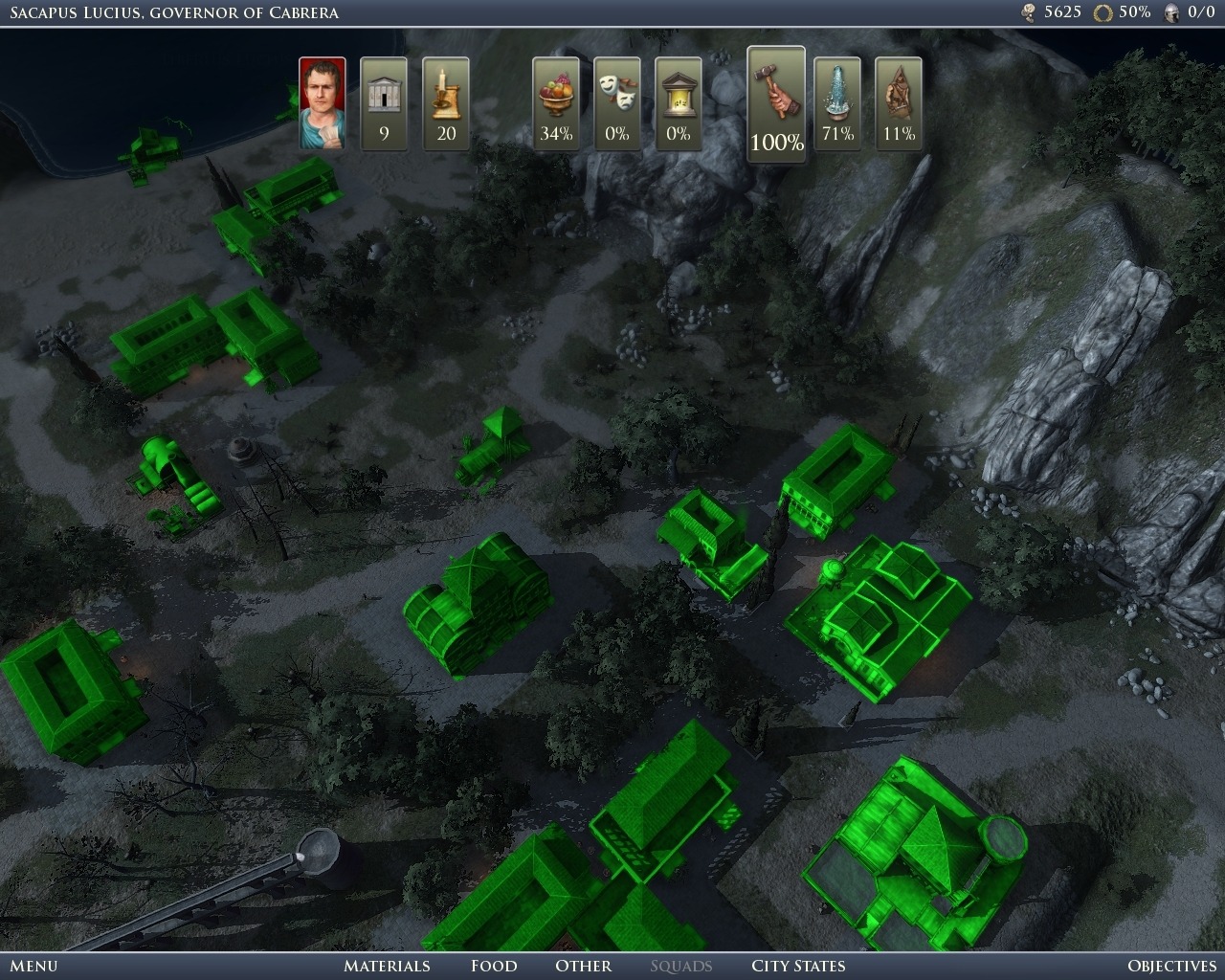Click the temple building count icon
This screenshot has height=980, width=1225.
click(x=384, y=103)
